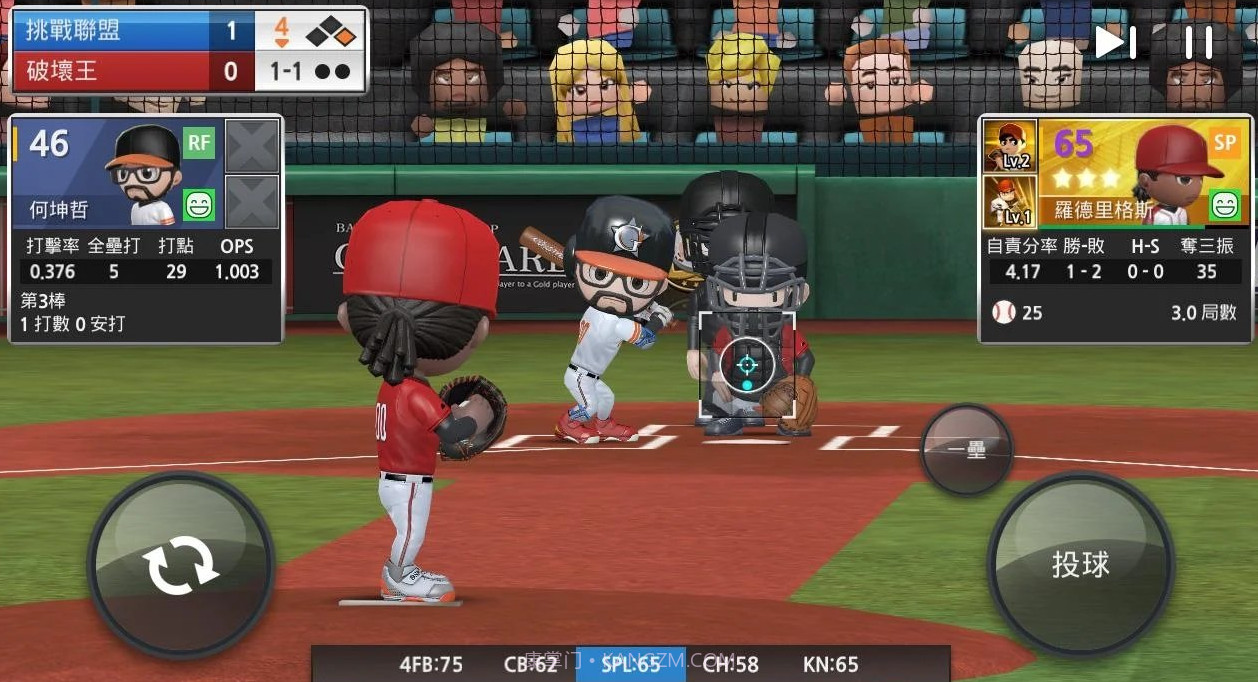Select the 4FB:75 fastball pitch
Image resolution: width=1258 pixels, height=682 pixels.
pos(431,664)
